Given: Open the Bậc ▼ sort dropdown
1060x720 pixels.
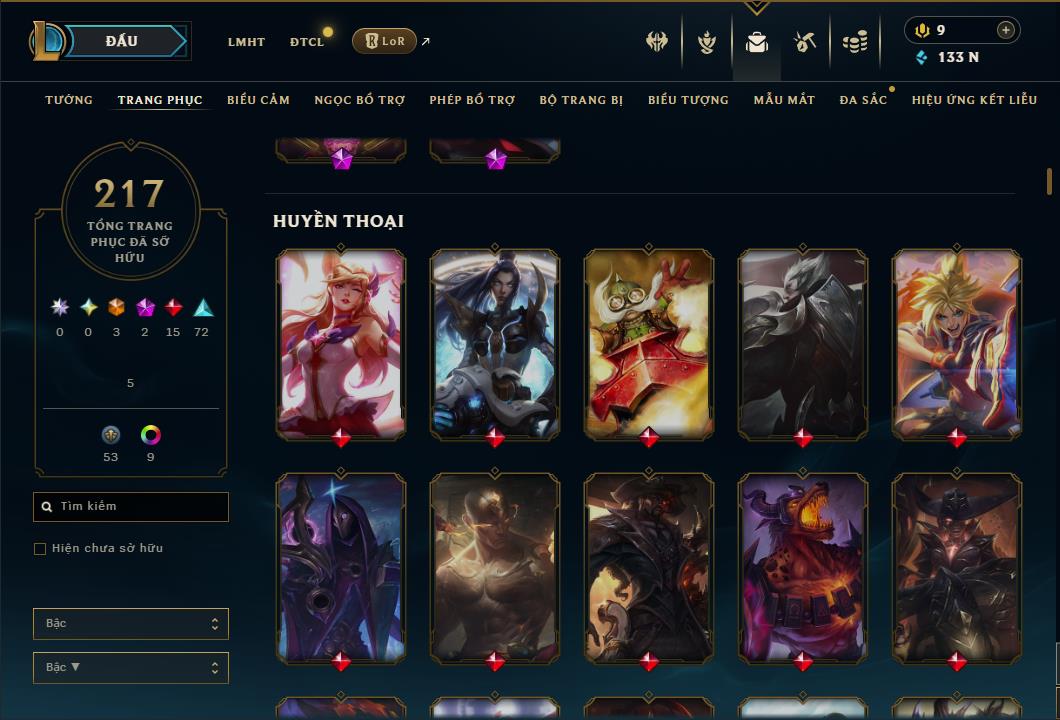Looking at the screenshot, I should coord(131,668).
